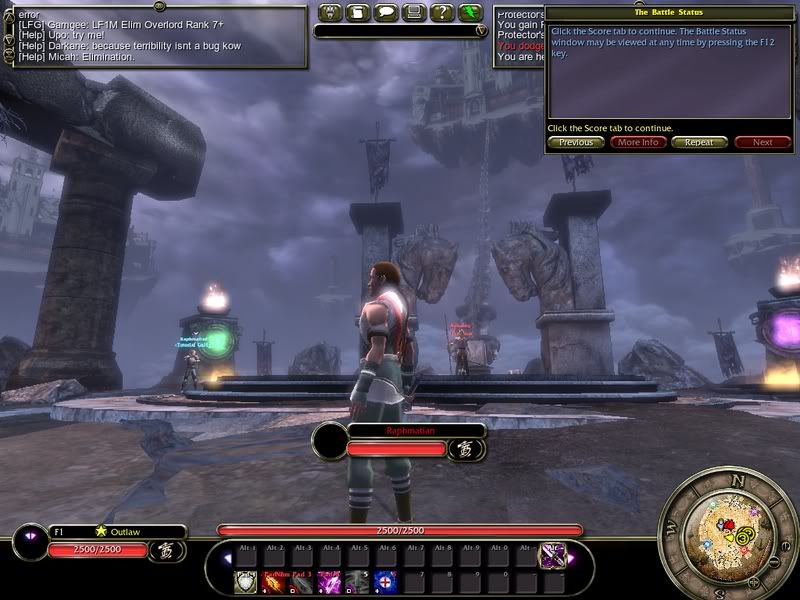Activate the purple energy ability
Image resolution: width=800 pixels, height=600 pixels.
pyautogui.click(x=329, y=581)
